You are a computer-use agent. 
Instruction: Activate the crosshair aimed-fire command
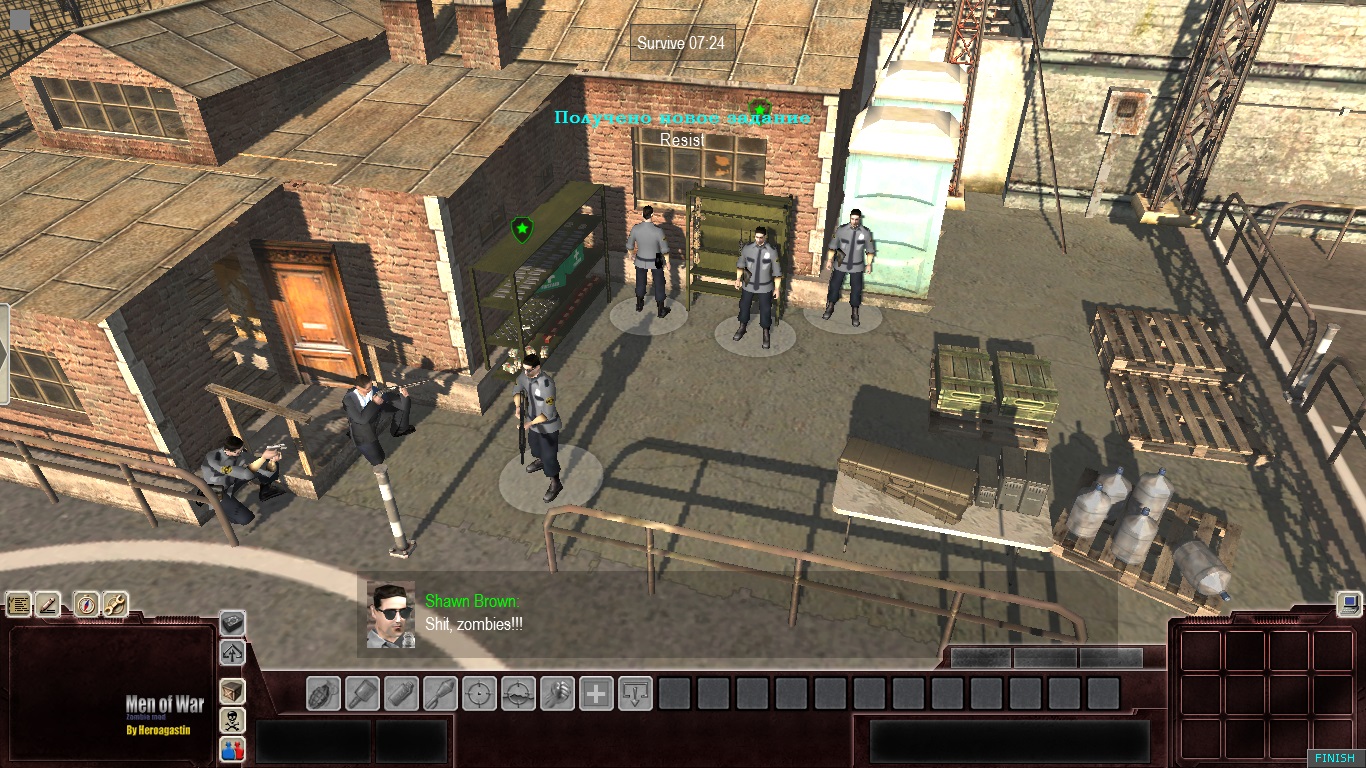point(479,693)
